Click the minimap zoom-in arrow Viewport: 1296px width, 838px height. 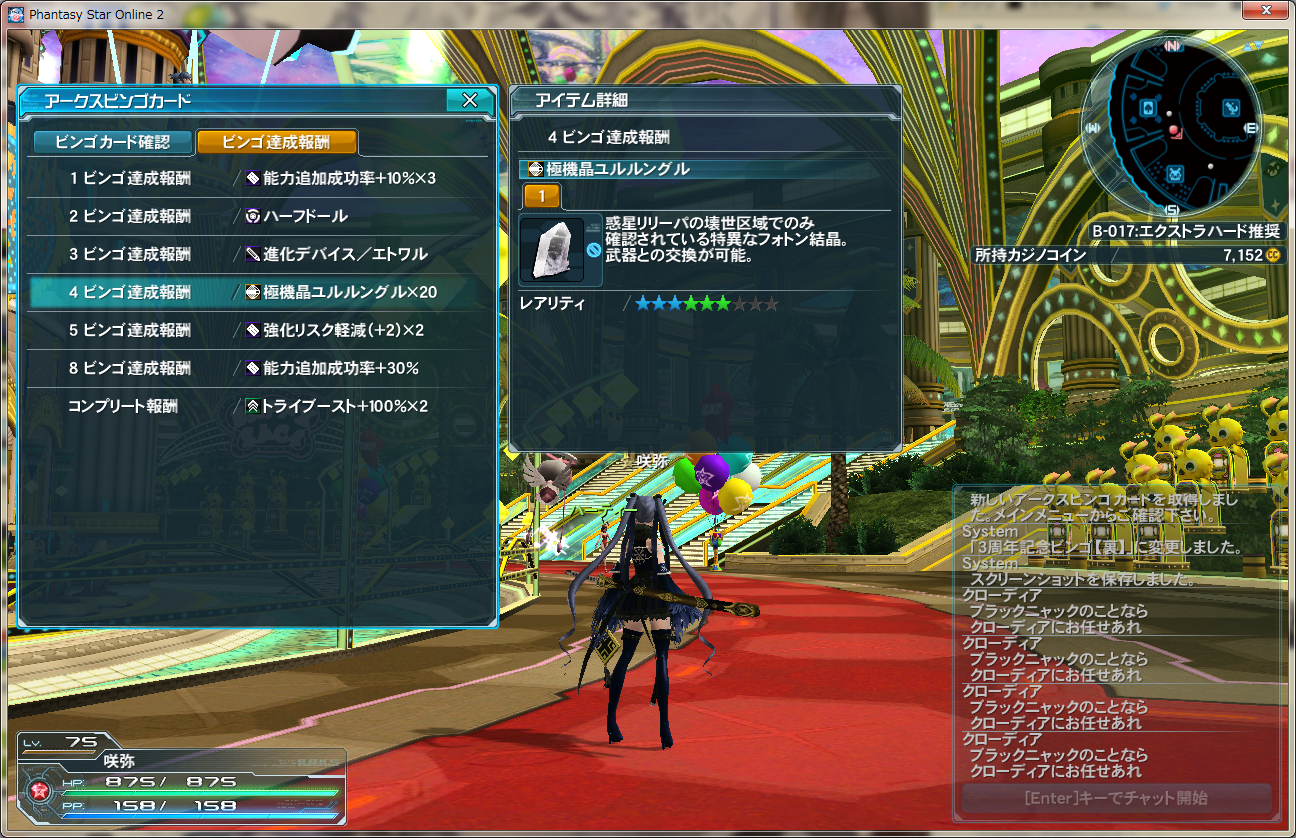[x=1248, y=44]
